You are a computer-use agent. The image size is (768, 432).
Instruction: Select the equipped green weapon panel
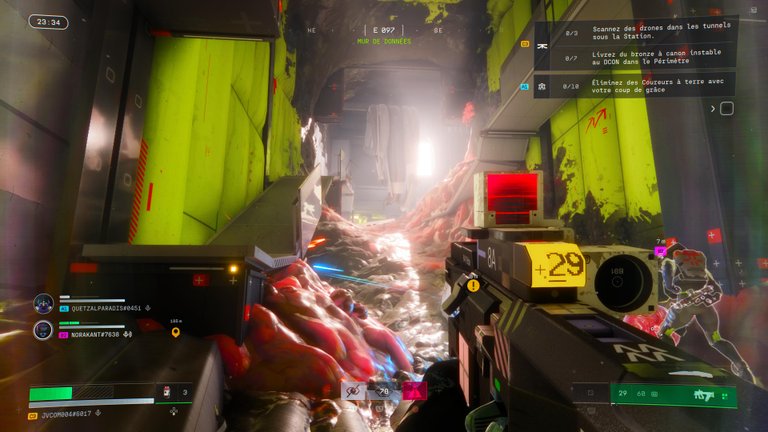[x=673, y=395]
